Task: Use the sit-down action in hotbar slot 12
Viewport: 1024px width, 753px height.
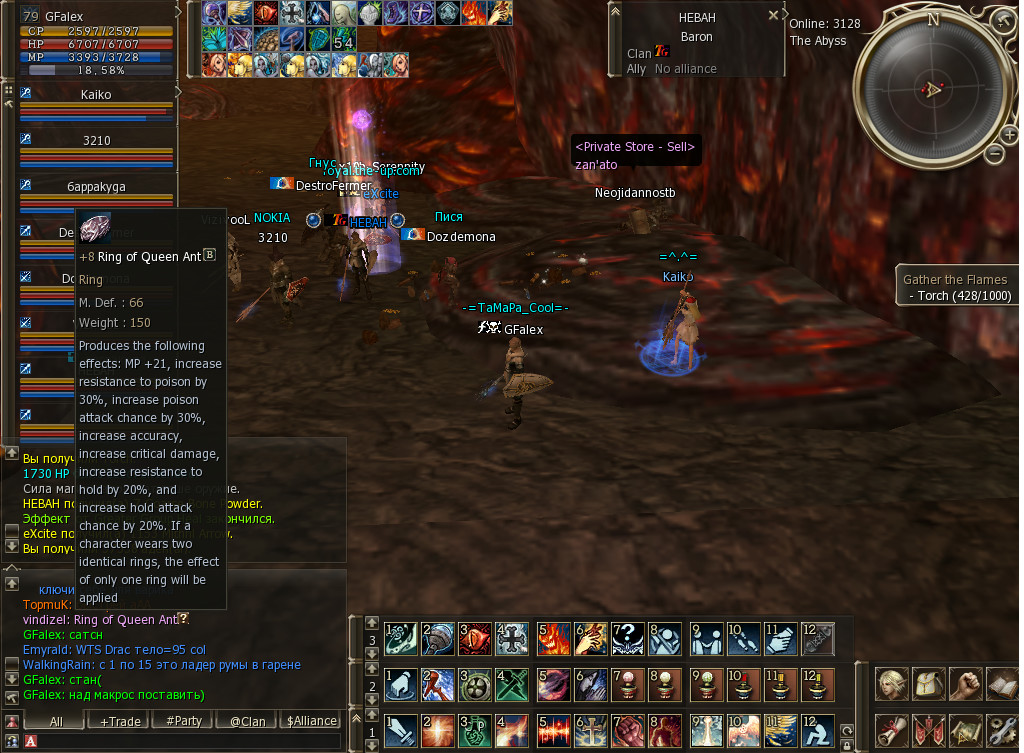Action: coord(817,729)
